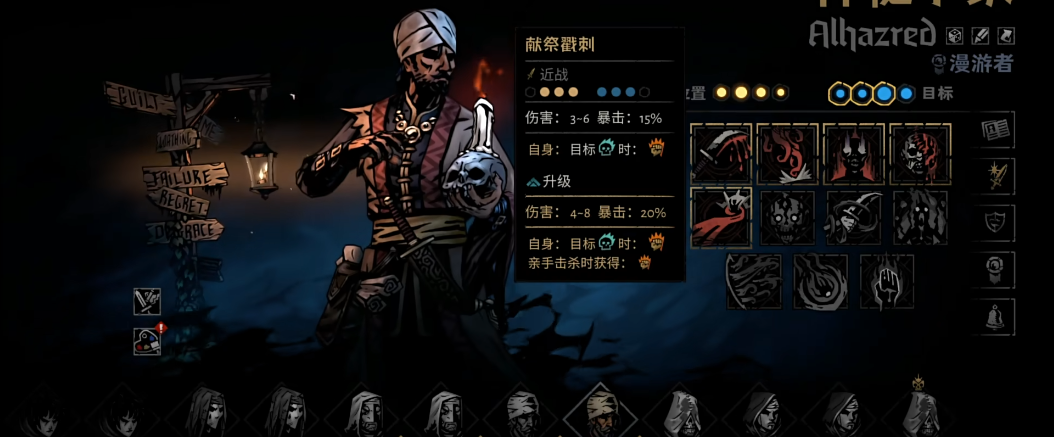Screen dimensions: 1054x437
Task: Select the highlighted red cloak stab skill
Action: [x=721, y=216]
